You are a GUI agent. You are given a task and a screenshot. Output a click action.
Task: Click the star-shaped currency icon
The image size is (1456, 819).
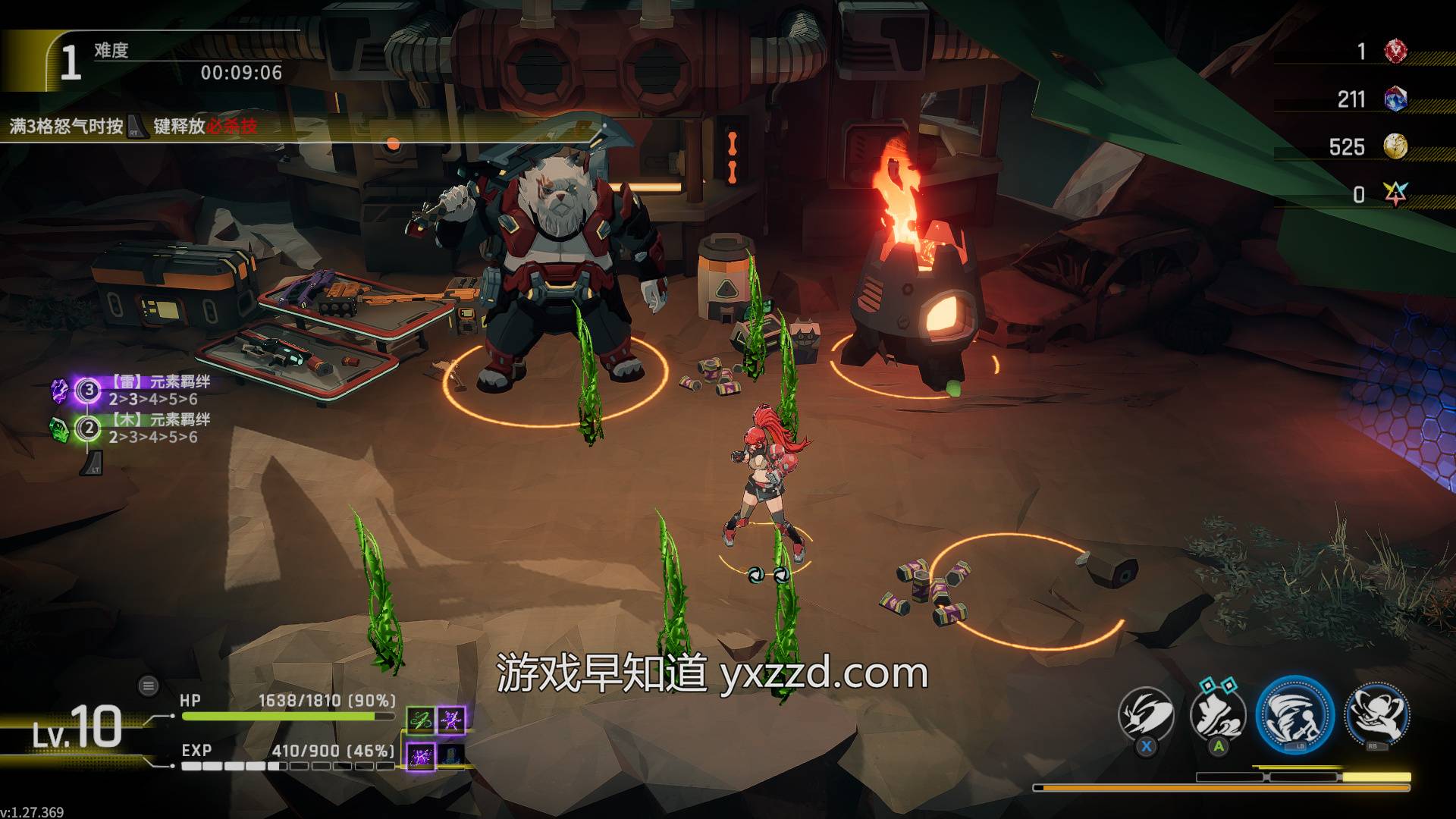click(1395, 194)
